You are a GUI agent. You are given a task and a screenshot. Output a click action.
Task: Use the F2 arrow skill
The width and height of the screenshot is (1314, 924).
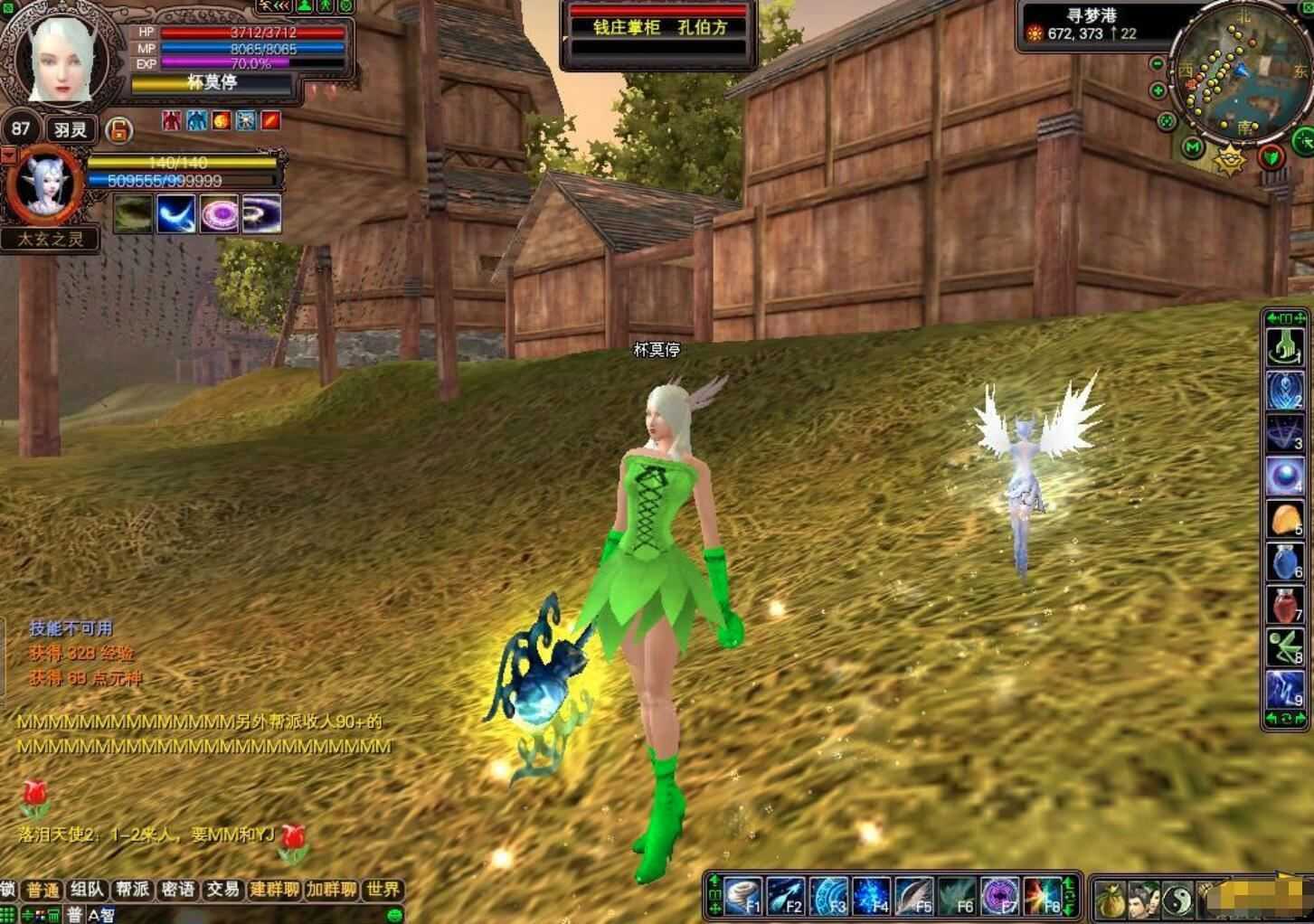pyautogui.click(x=786, y=896)
